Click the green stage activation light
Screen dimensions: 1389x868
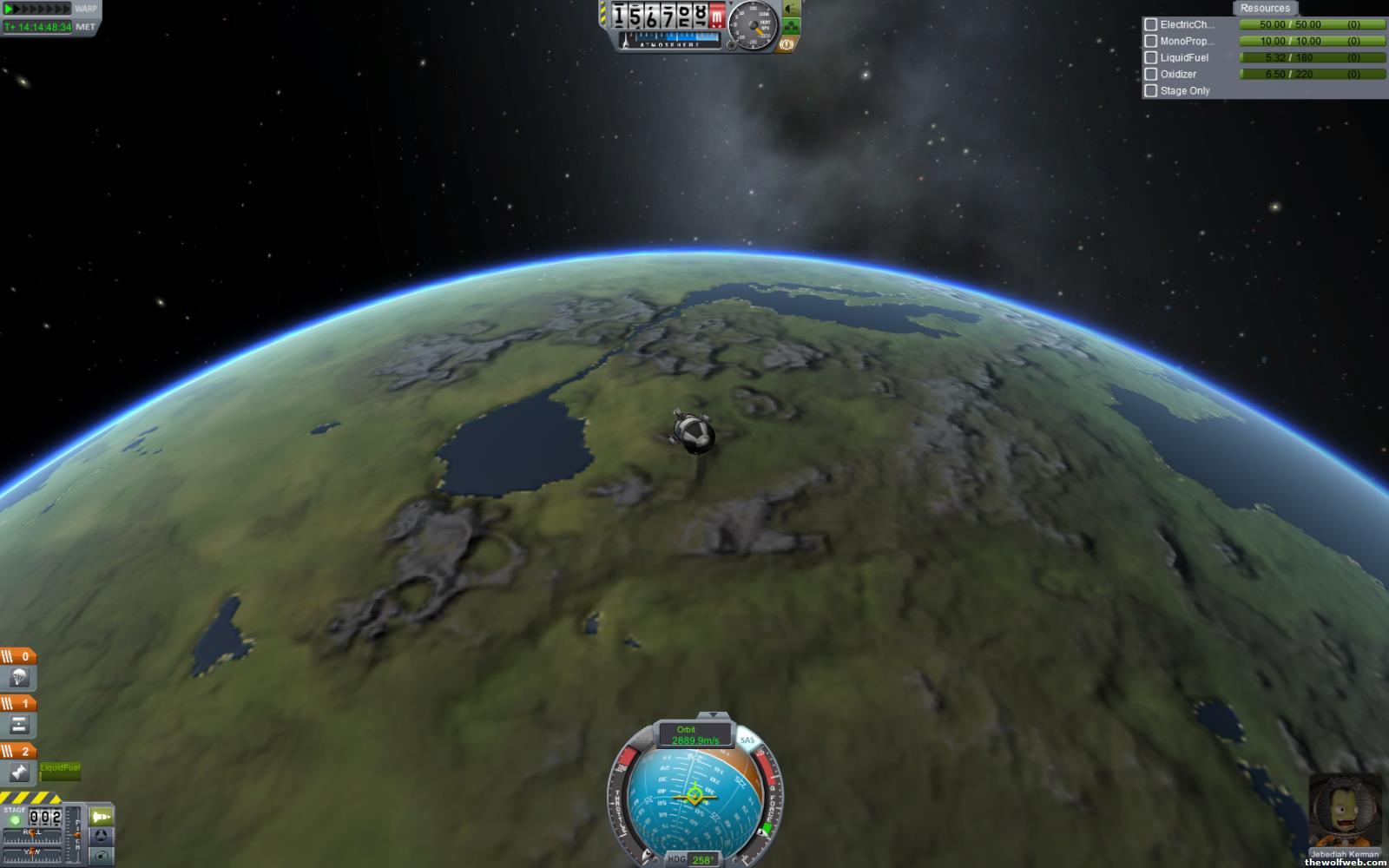click(15, 820)
